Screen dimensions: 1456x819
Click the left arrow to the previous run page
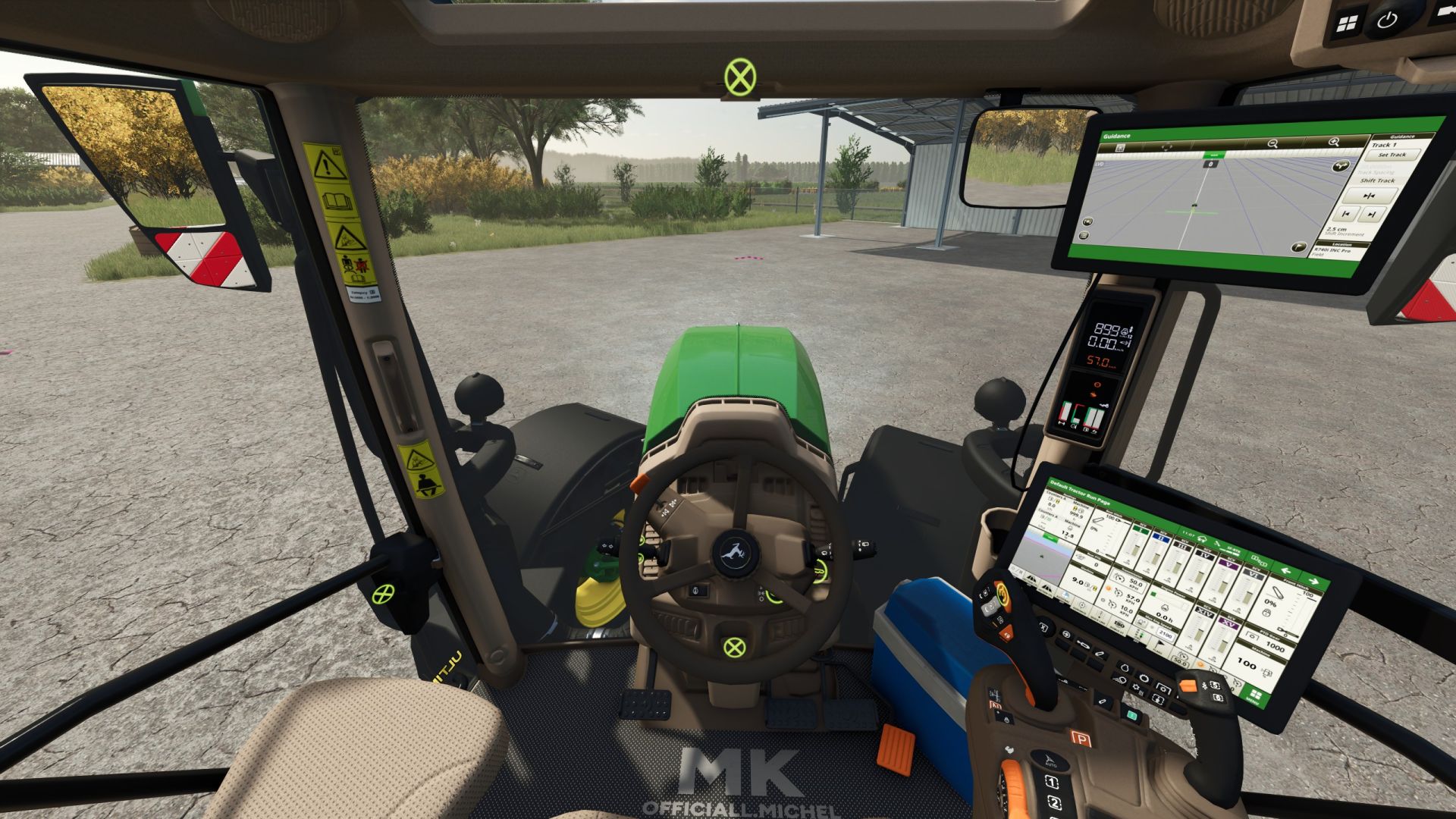1286,570
